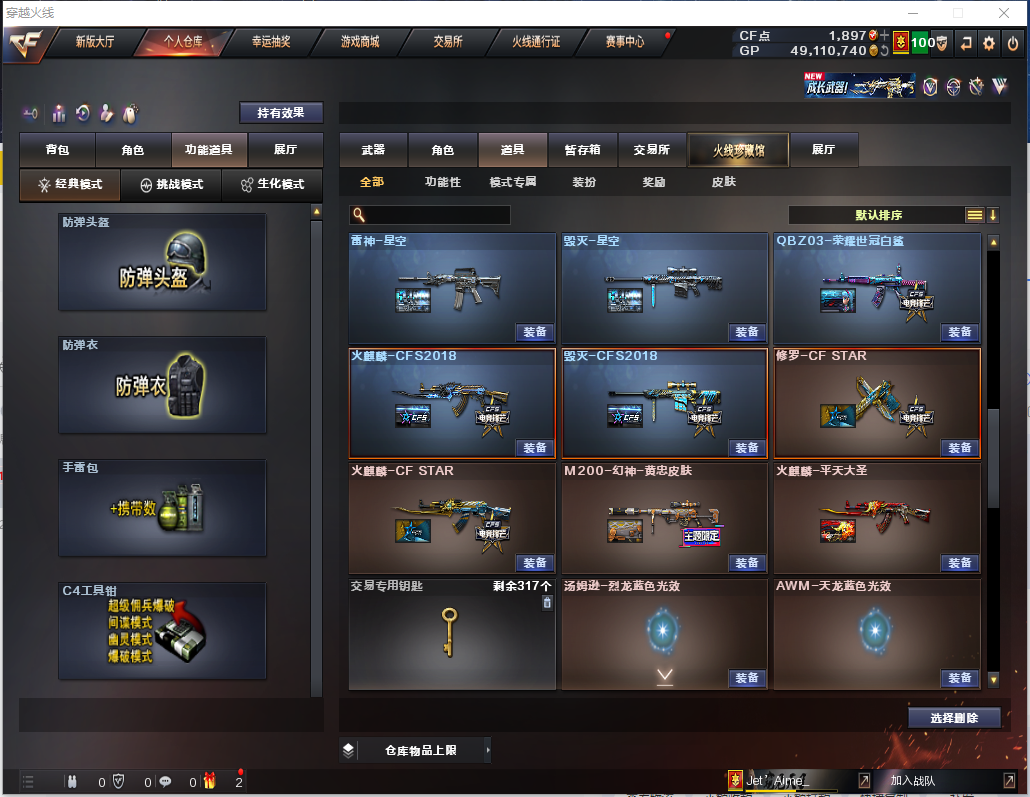Open the 暂存箱 temporary storage tab

pos(583,150)
